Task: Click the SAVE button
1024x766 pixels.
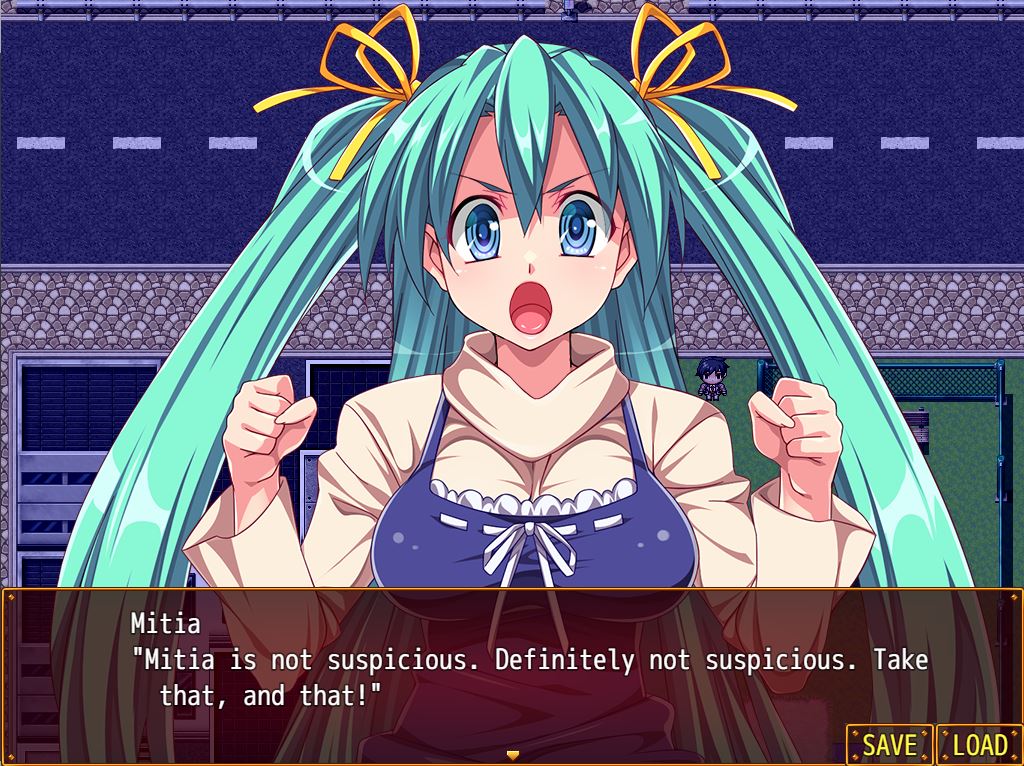Action: (x=889, y=745)
